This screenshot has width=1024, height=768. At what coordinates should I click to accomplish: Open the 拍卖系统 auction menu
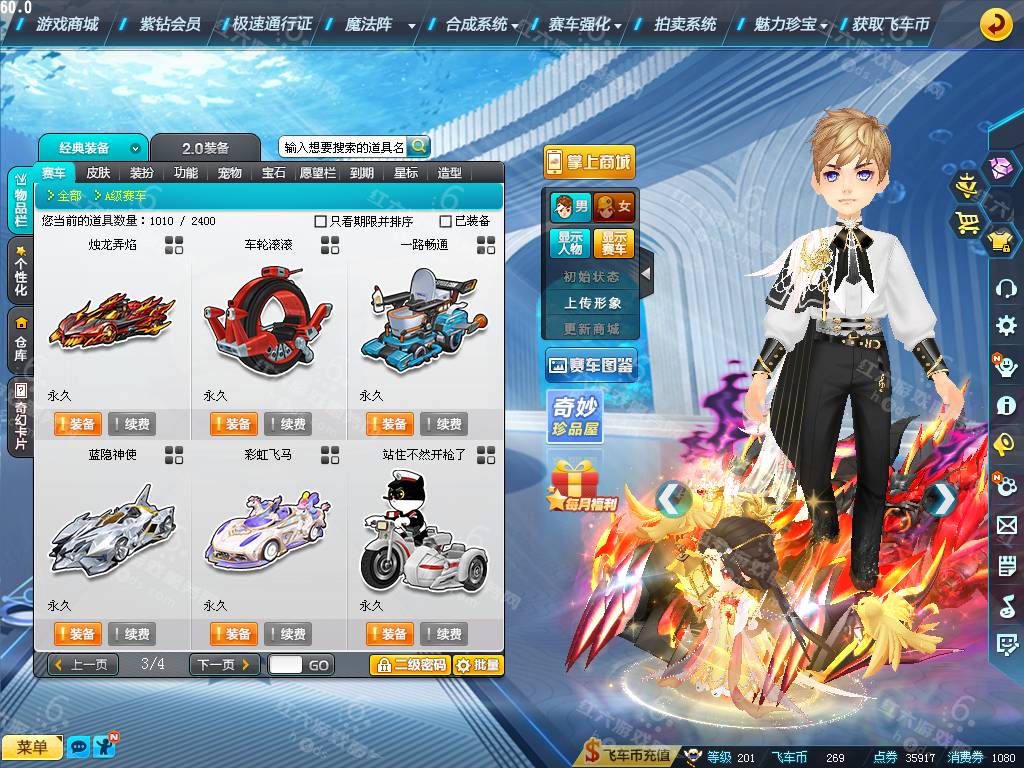point(685,24)
